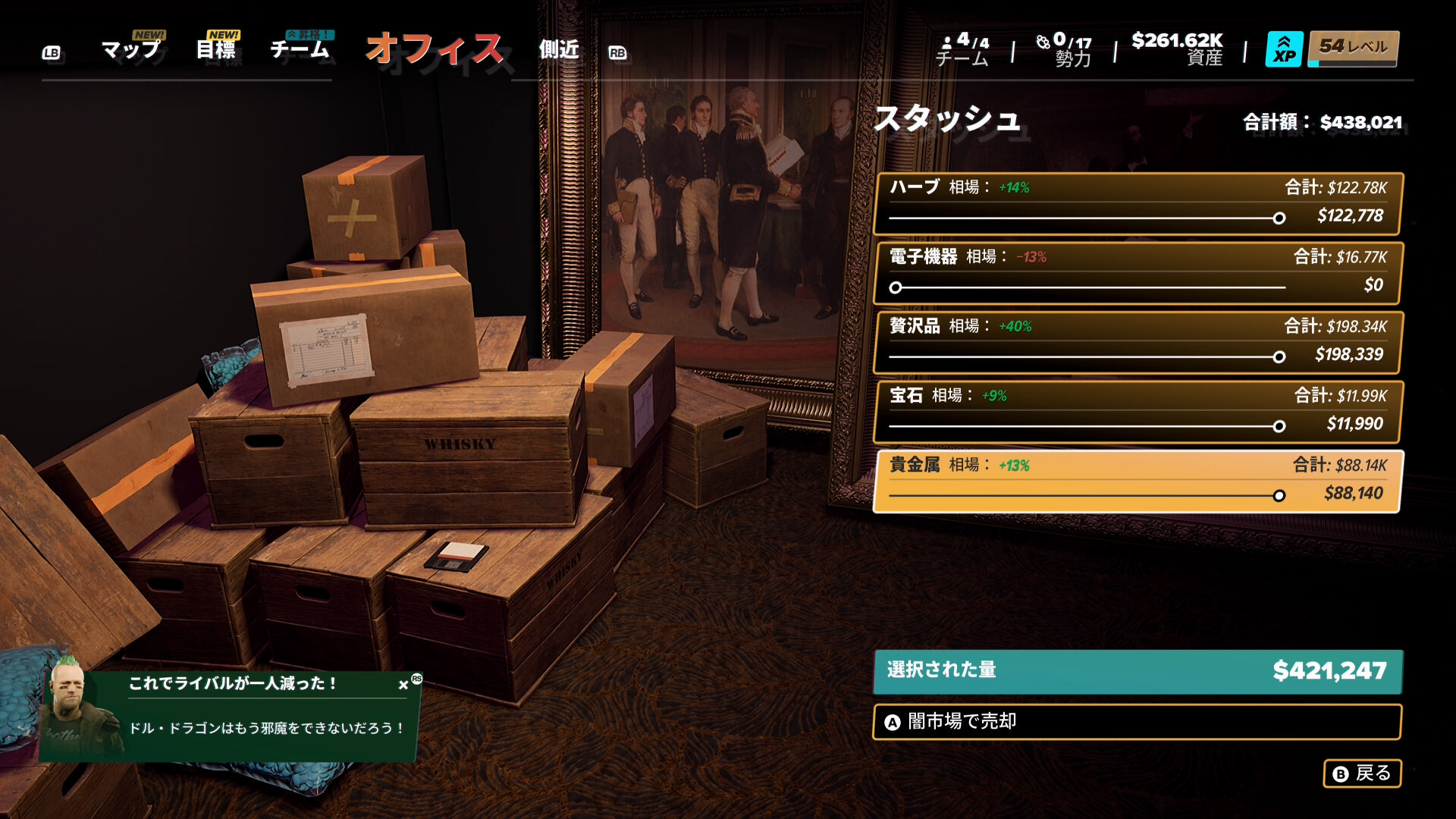Close the rival notification popup
1456x819 pixels.
pyautogui.click(x=403, y=685)
